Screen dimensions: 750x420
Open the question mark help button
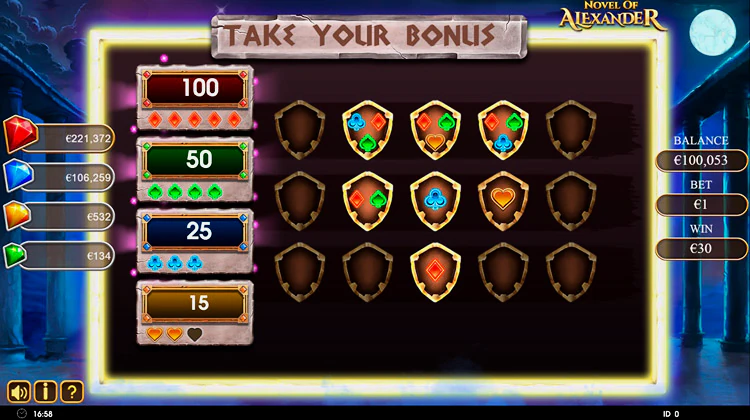[71, 391]
